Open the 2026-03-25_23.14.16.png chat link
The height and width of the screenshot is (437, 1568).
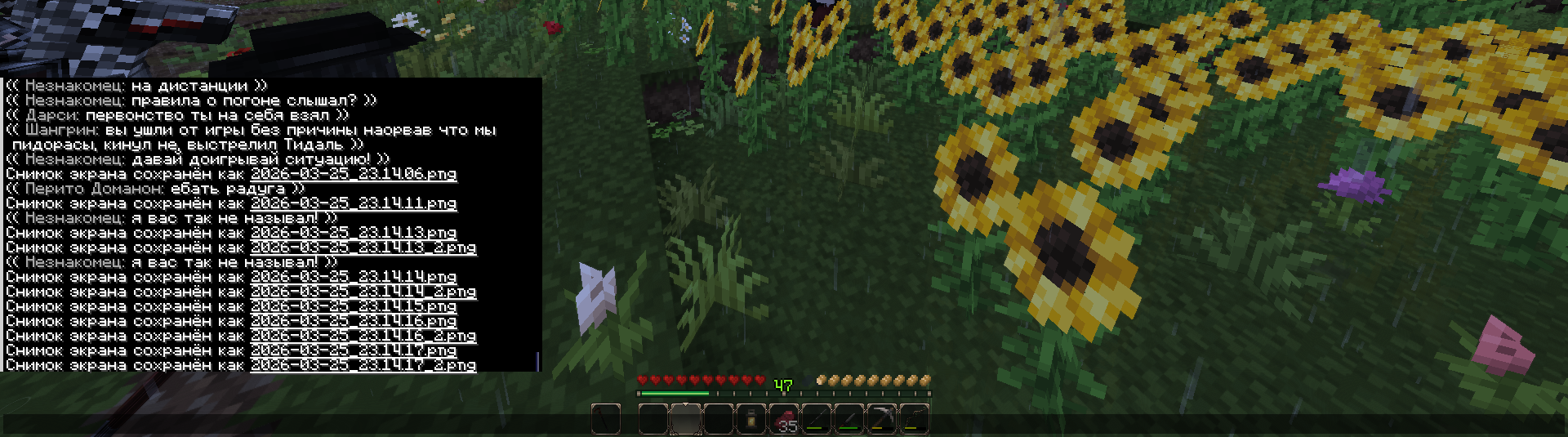coord(353,321)
